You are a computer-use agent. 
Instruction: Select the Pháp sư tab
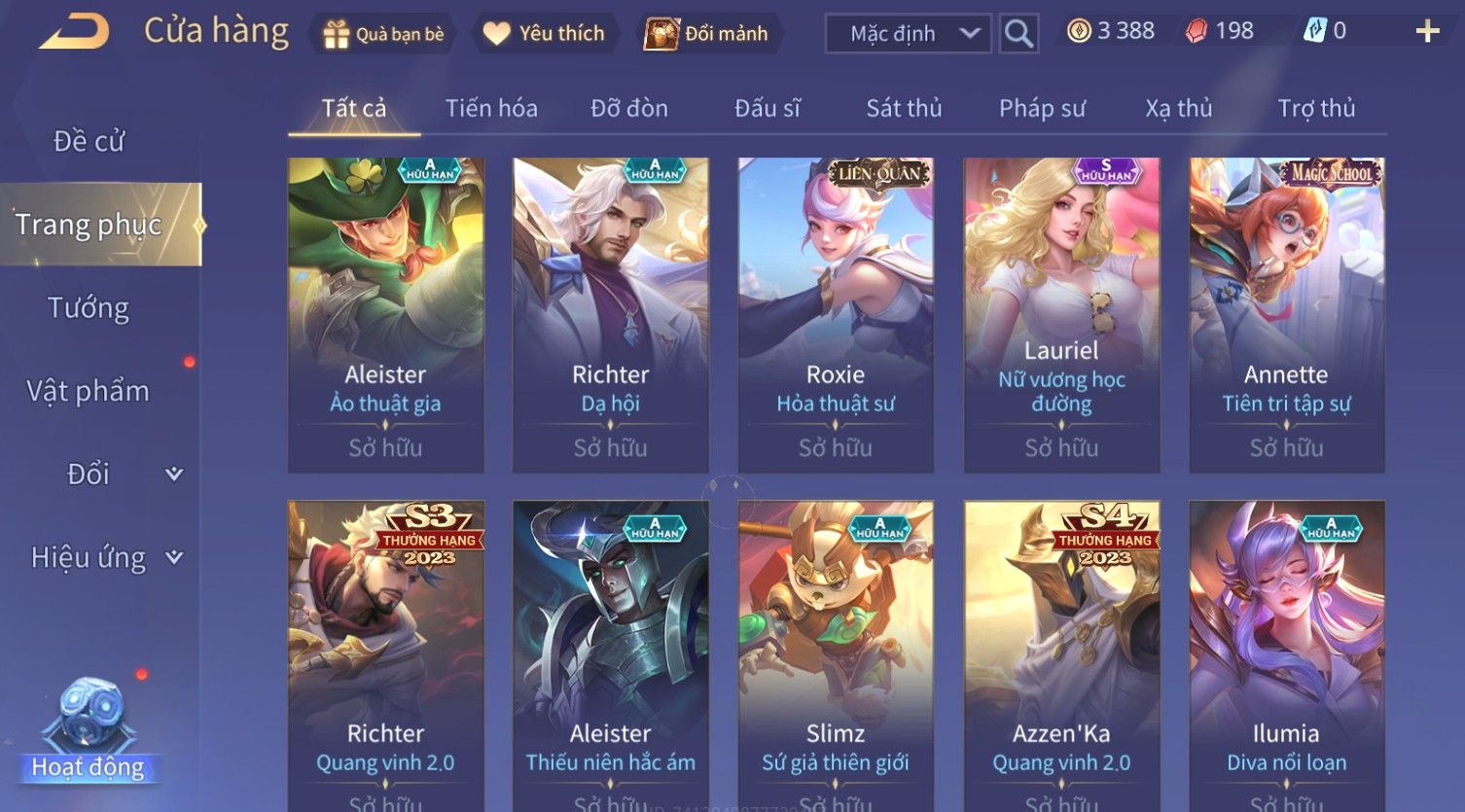pos(1042,108)
